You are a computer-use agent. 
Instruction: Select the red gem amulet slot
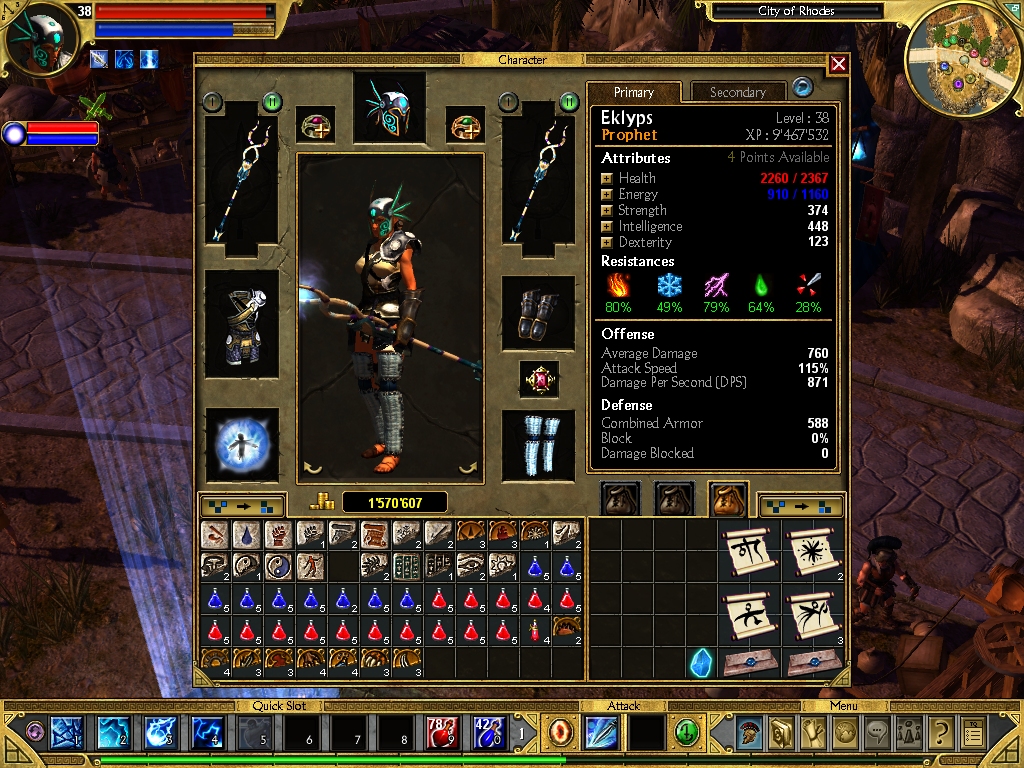(x=539, y=380)
